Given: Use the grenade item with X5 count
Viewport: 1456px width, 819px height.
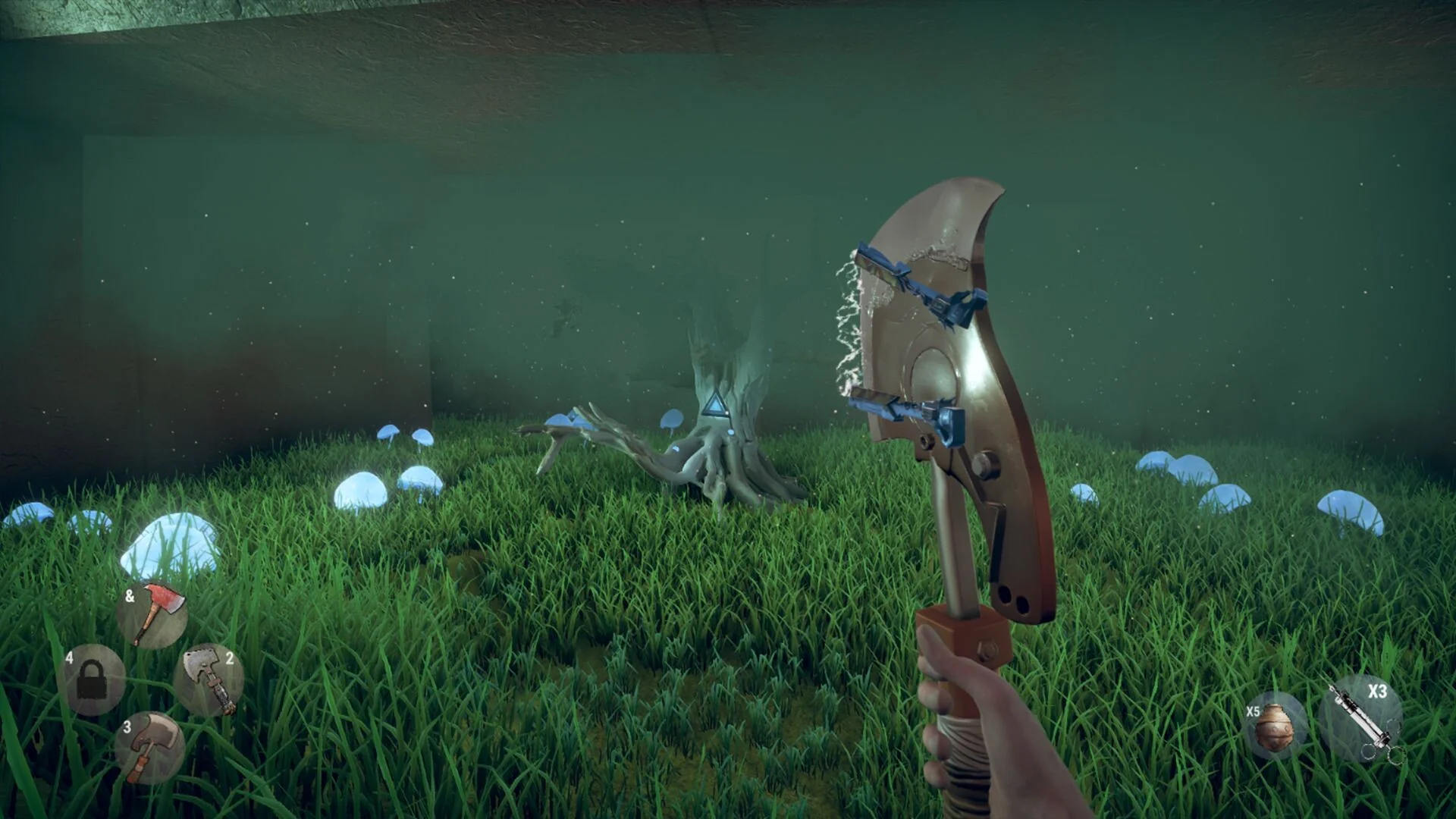Looking at the screenshot, I should pos(1276,726).
